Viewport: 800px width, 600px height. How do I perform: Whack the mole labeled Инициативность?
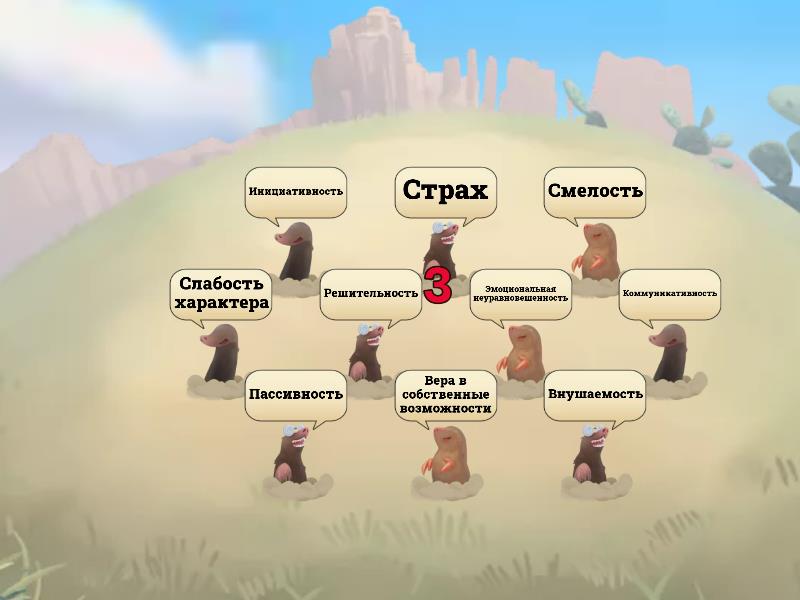[297, 255]
